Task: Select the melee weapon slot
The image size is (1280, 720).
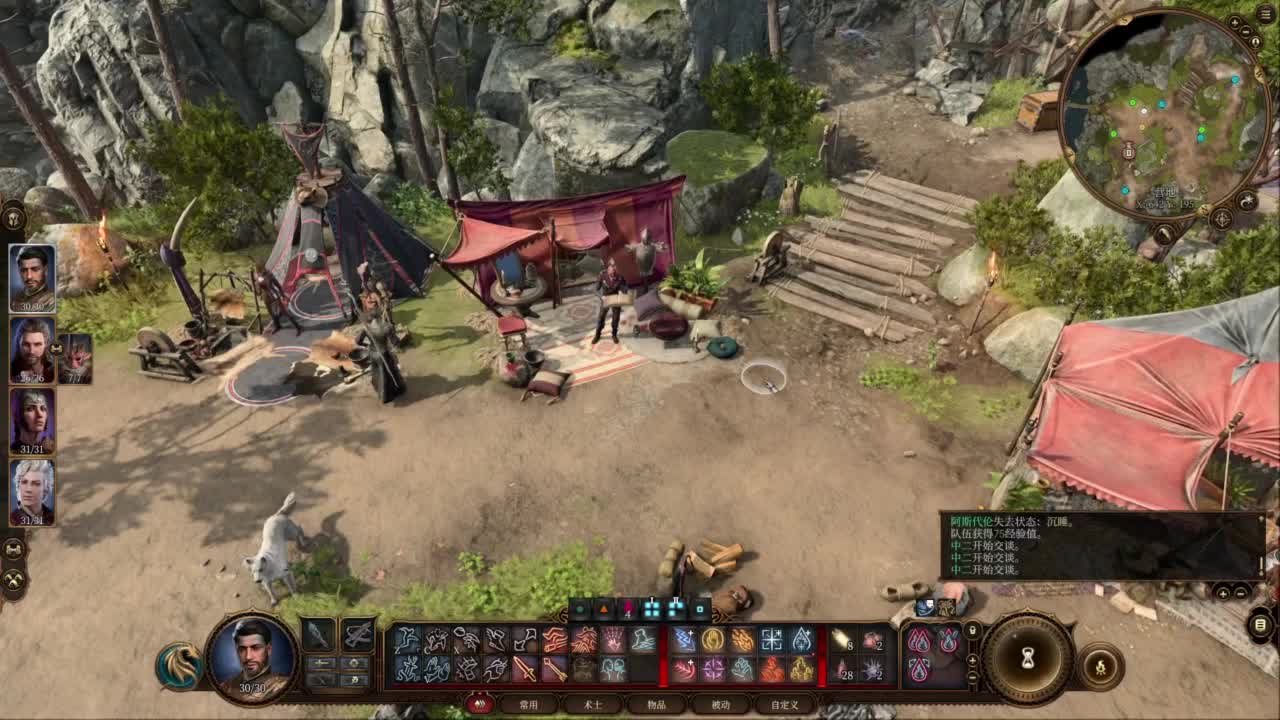Action: [x=319, y=634]
